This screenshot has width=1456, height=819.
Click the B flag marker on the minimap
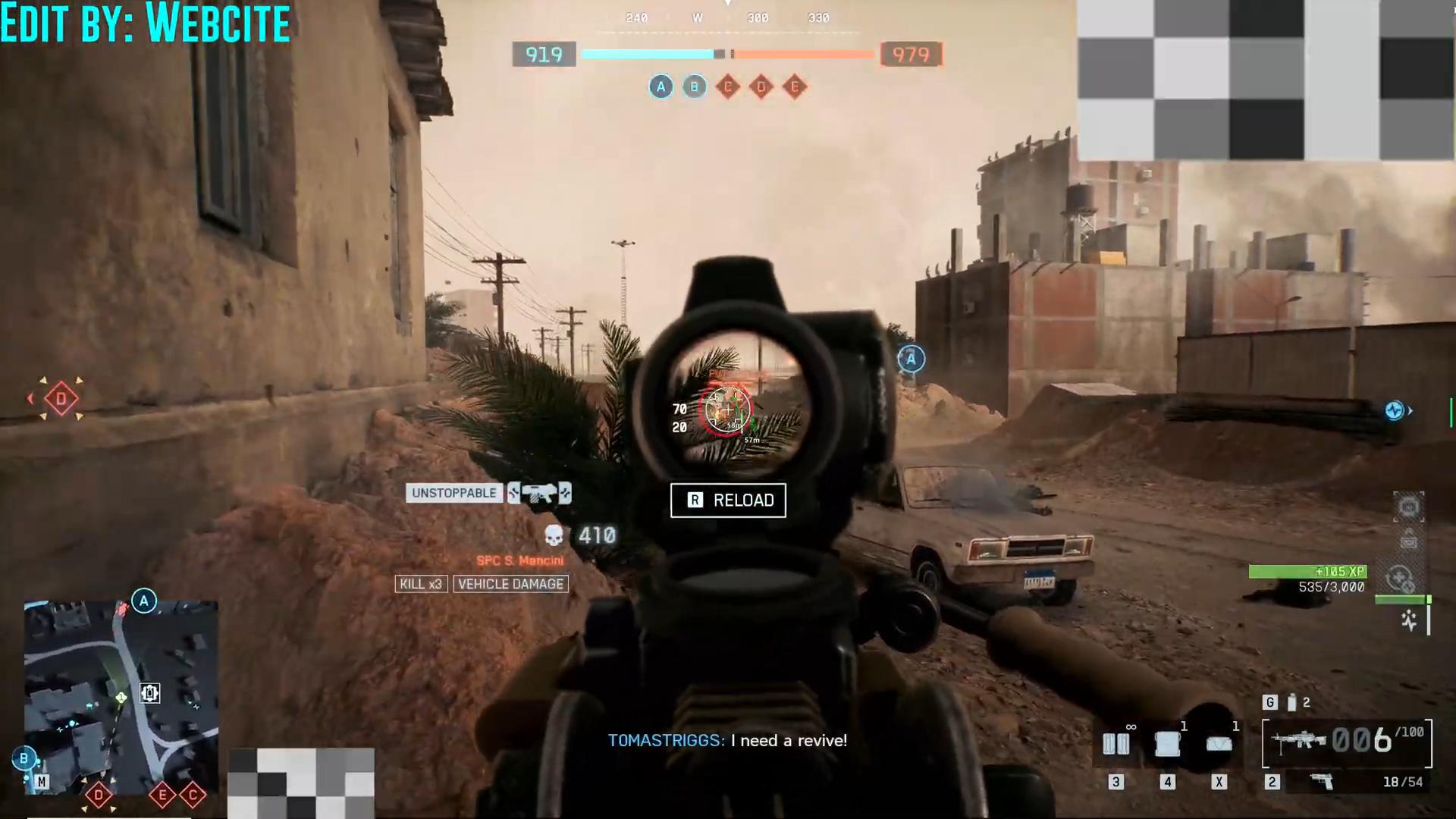click(24, 758)
